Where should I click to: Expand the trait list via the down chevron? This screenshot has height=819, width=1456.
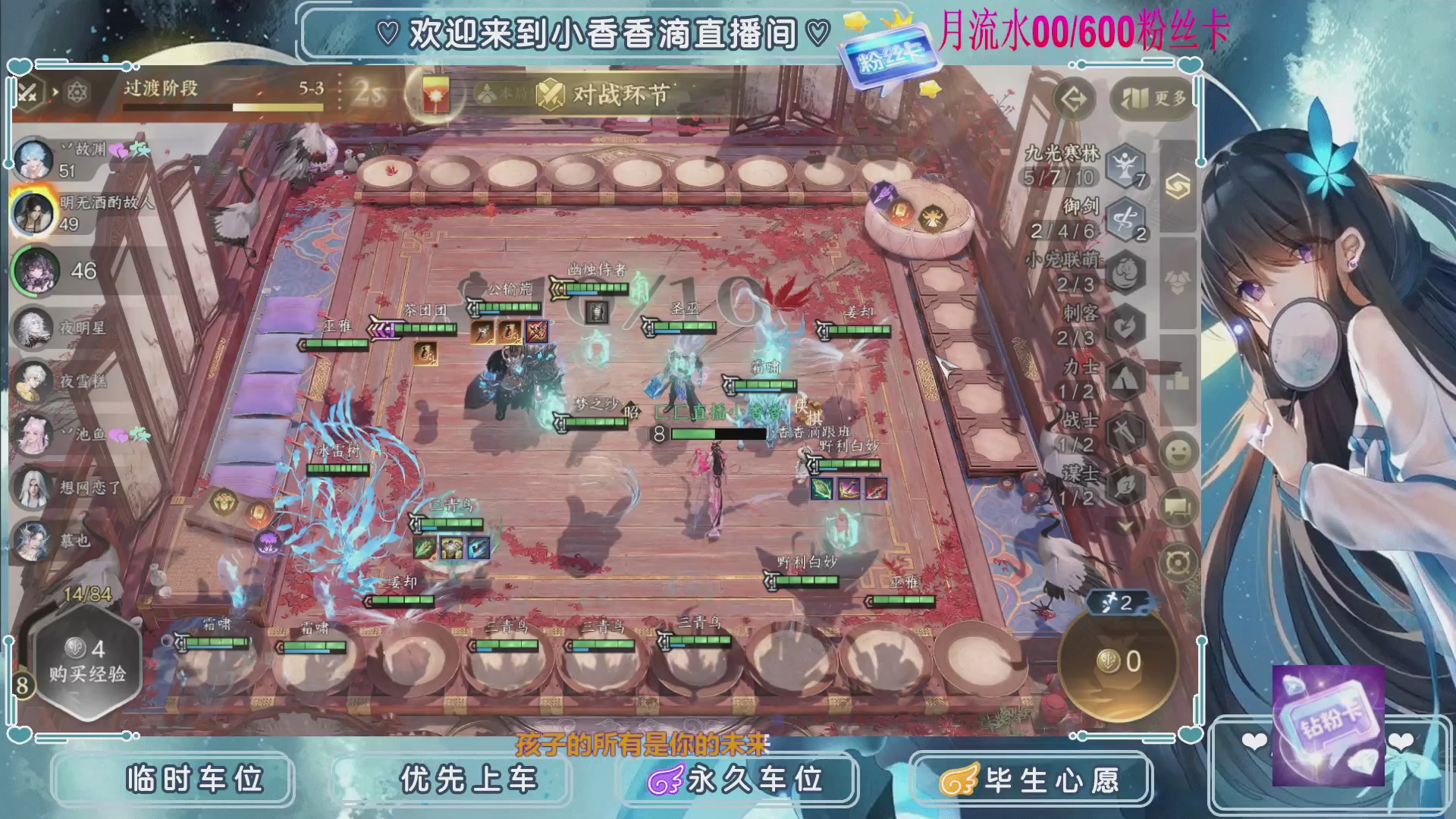point(1124,526)
